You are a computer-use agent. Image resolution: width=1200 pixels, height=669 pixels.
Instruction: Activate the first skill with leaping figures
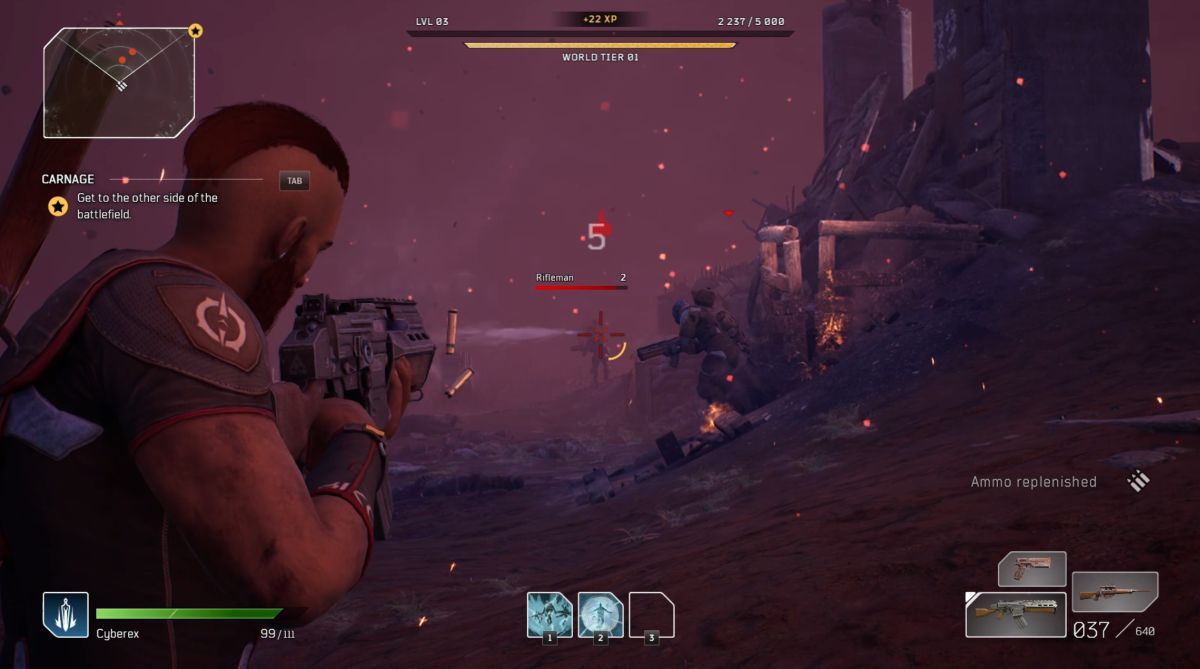coord(549,614)
